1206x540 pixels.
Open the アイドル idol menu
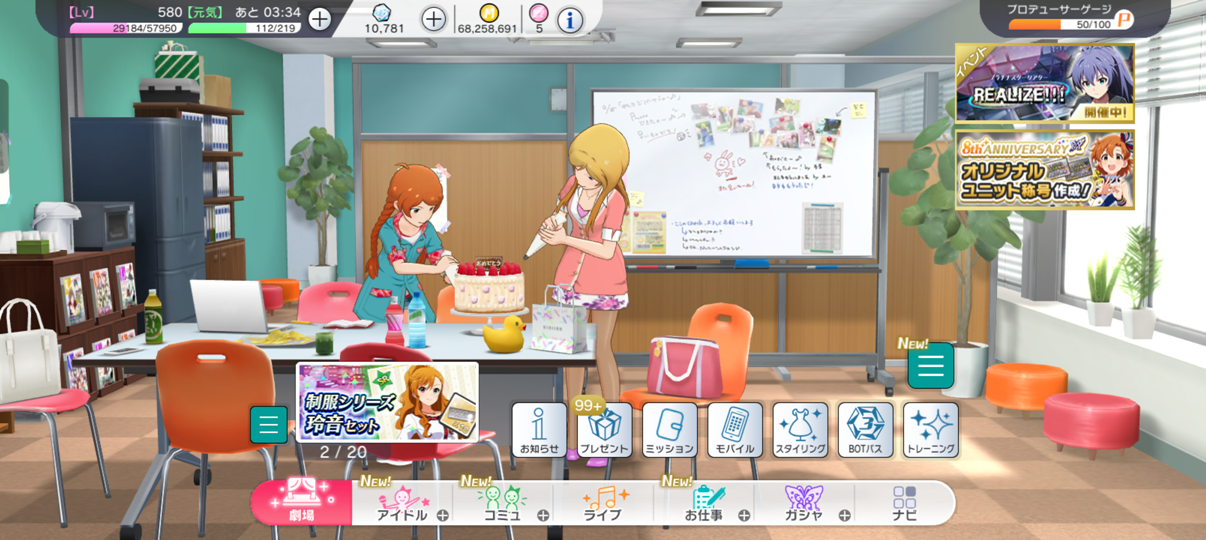(x=403, y=503)
